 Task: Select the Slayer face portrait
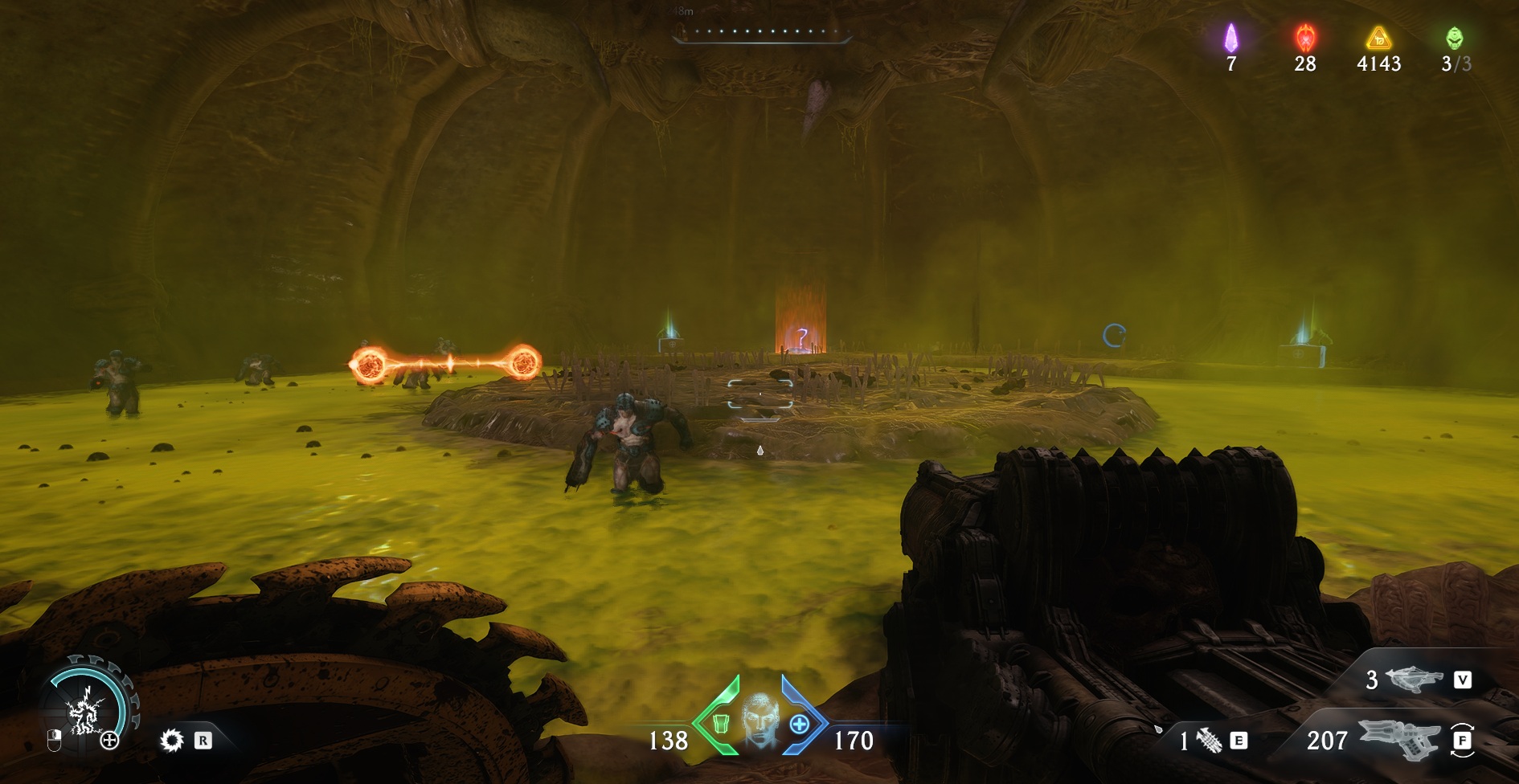759,719
